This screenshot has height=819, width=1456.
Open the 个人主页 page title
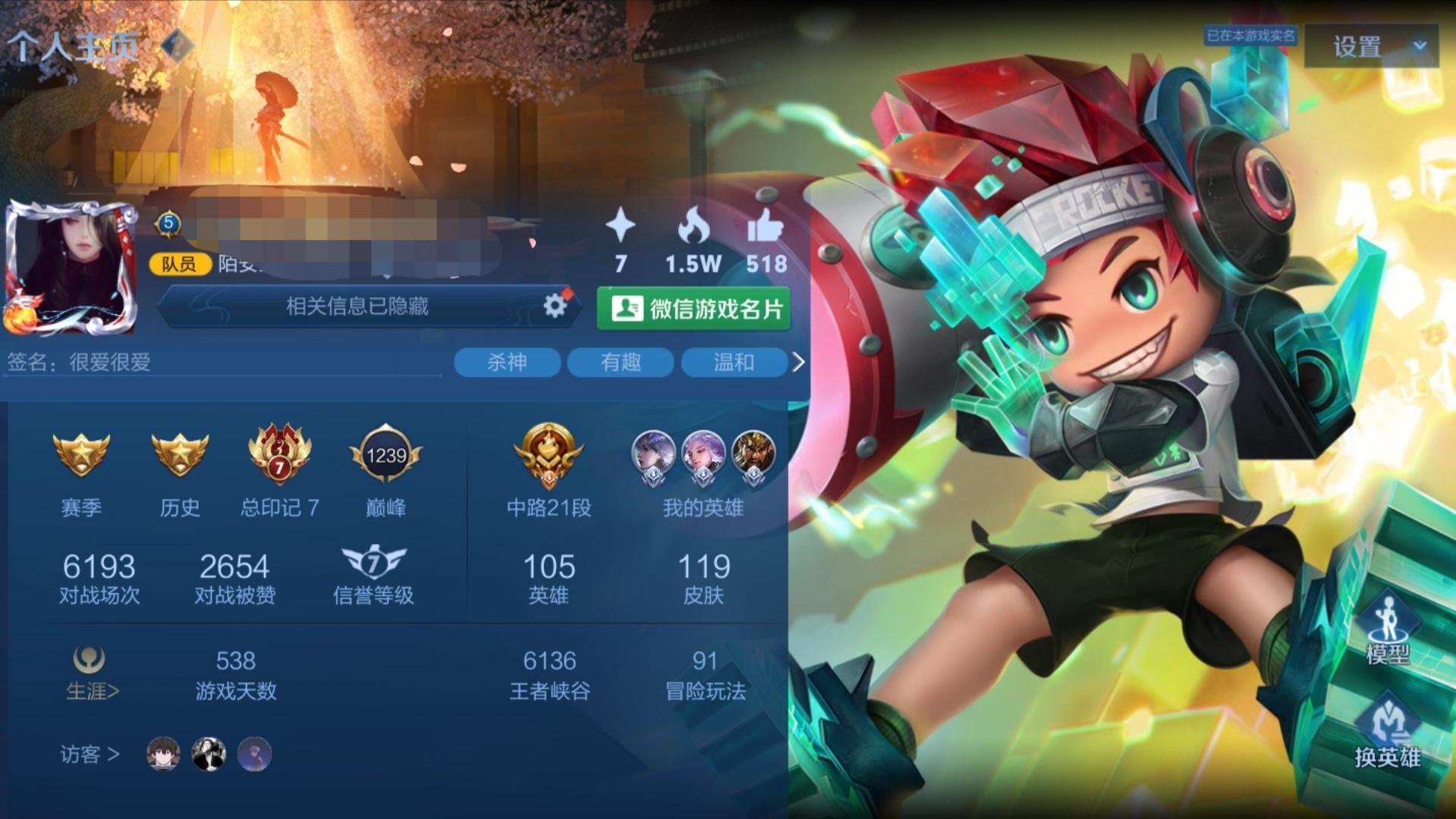coord(73,44)
